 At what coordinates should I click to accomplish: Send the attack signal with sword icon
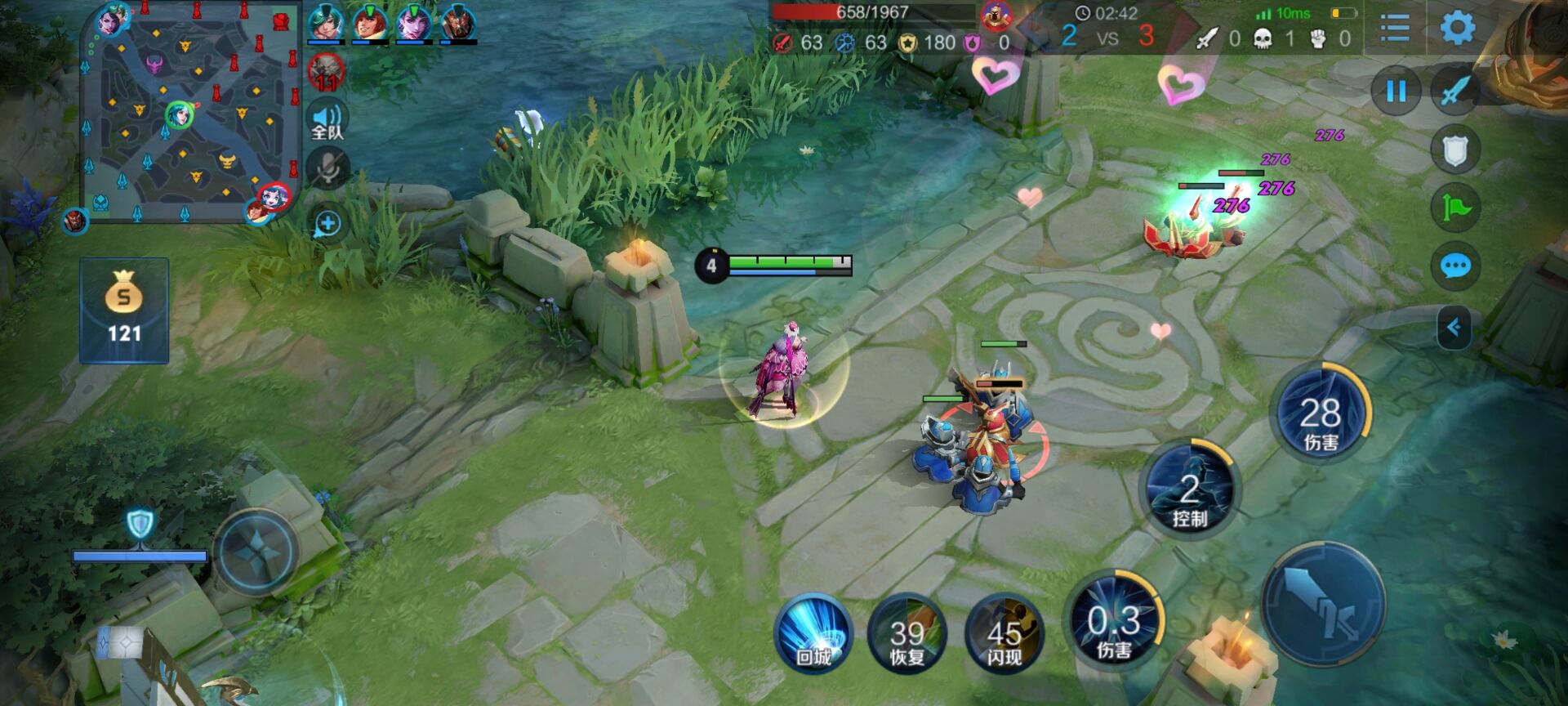[x=1455, y=91]
